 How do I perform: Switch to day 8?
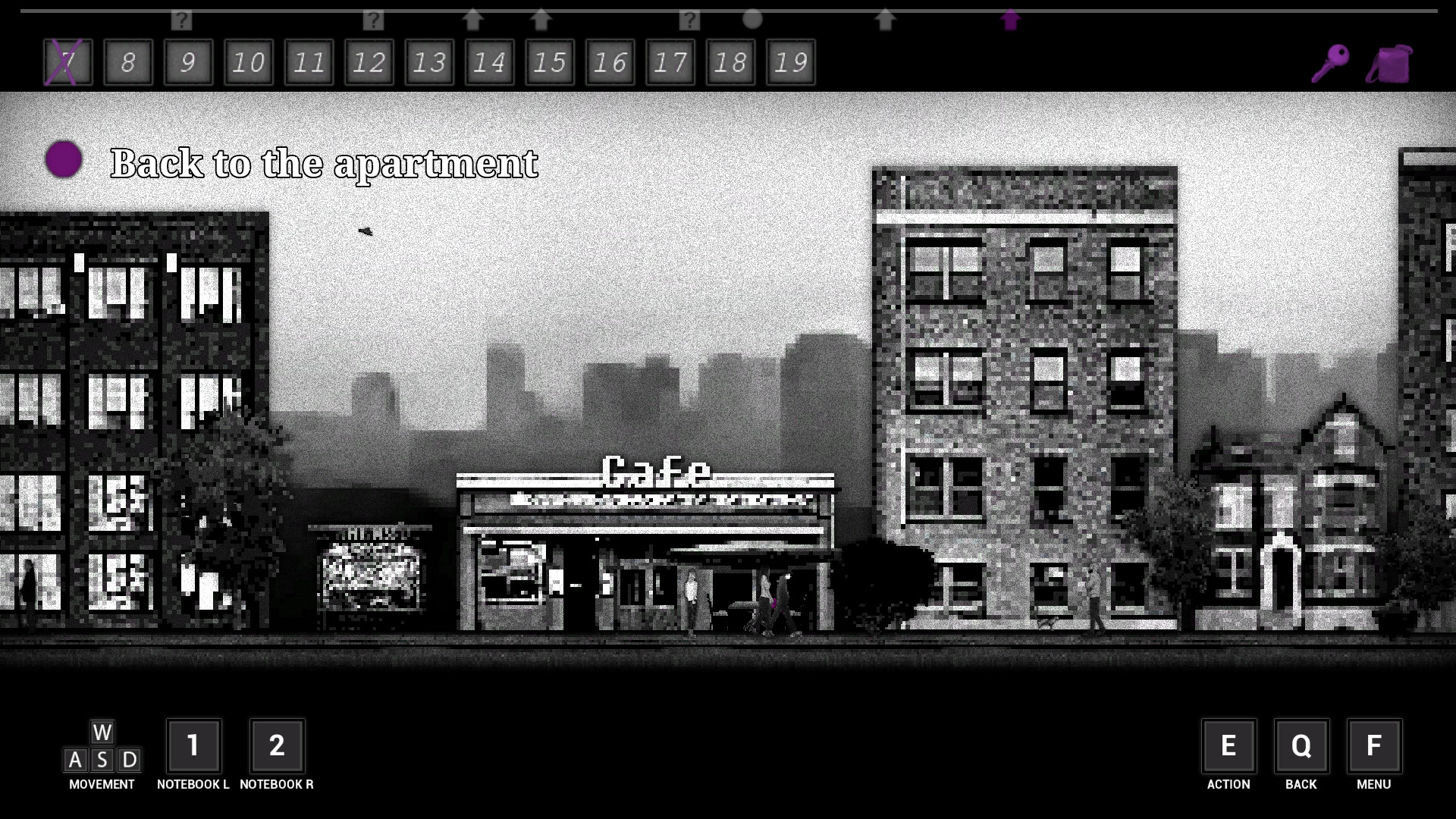pos(127,61)
